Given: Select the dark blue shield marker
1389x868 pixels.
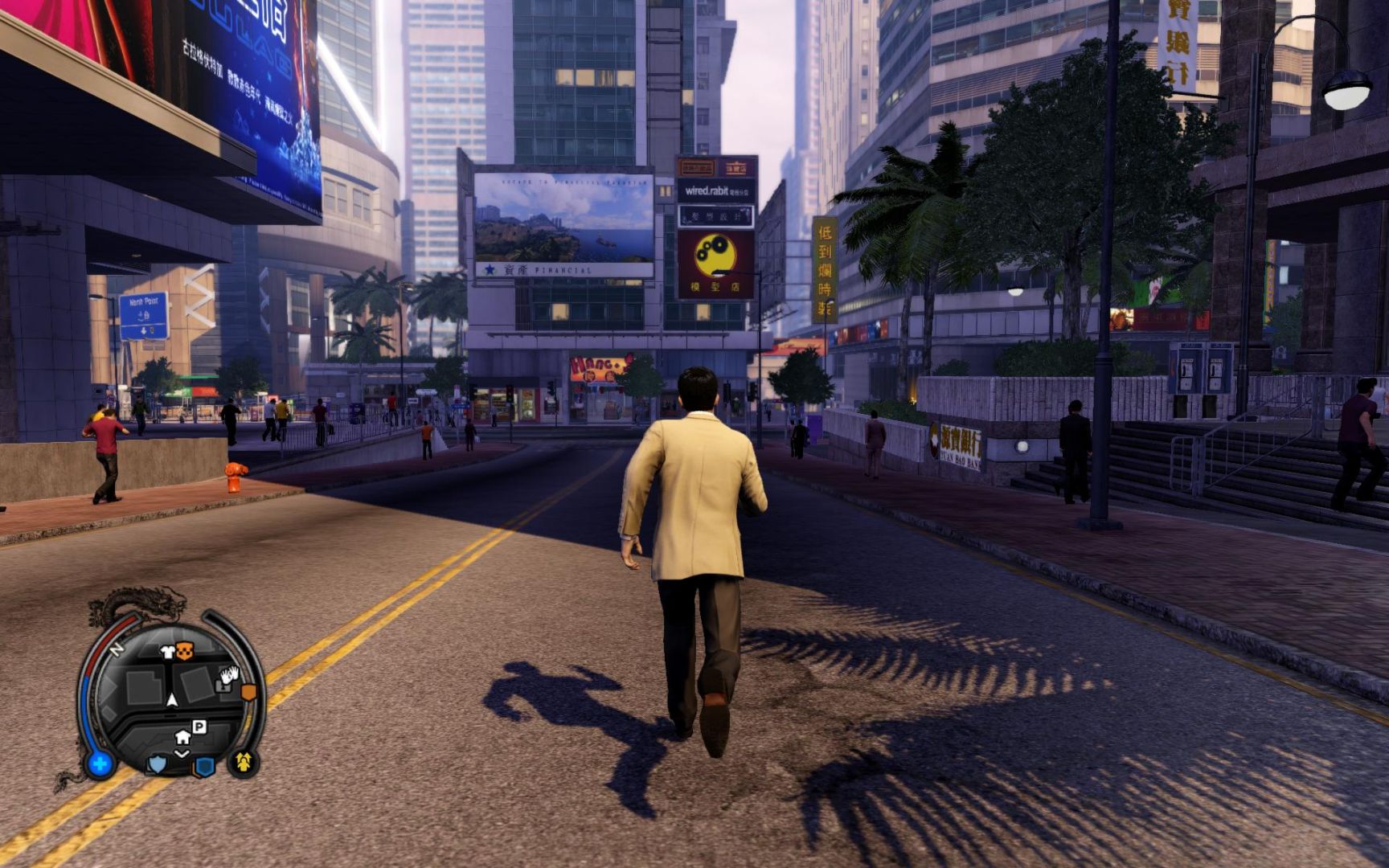Looking at the screenshot, I should [204, 766].
